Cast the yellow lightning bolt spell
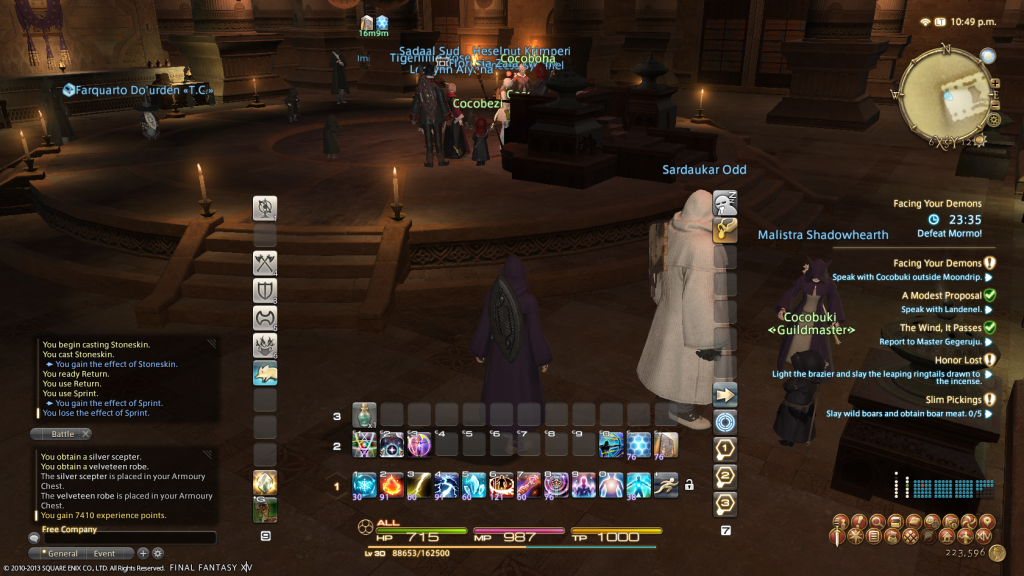 419,485
